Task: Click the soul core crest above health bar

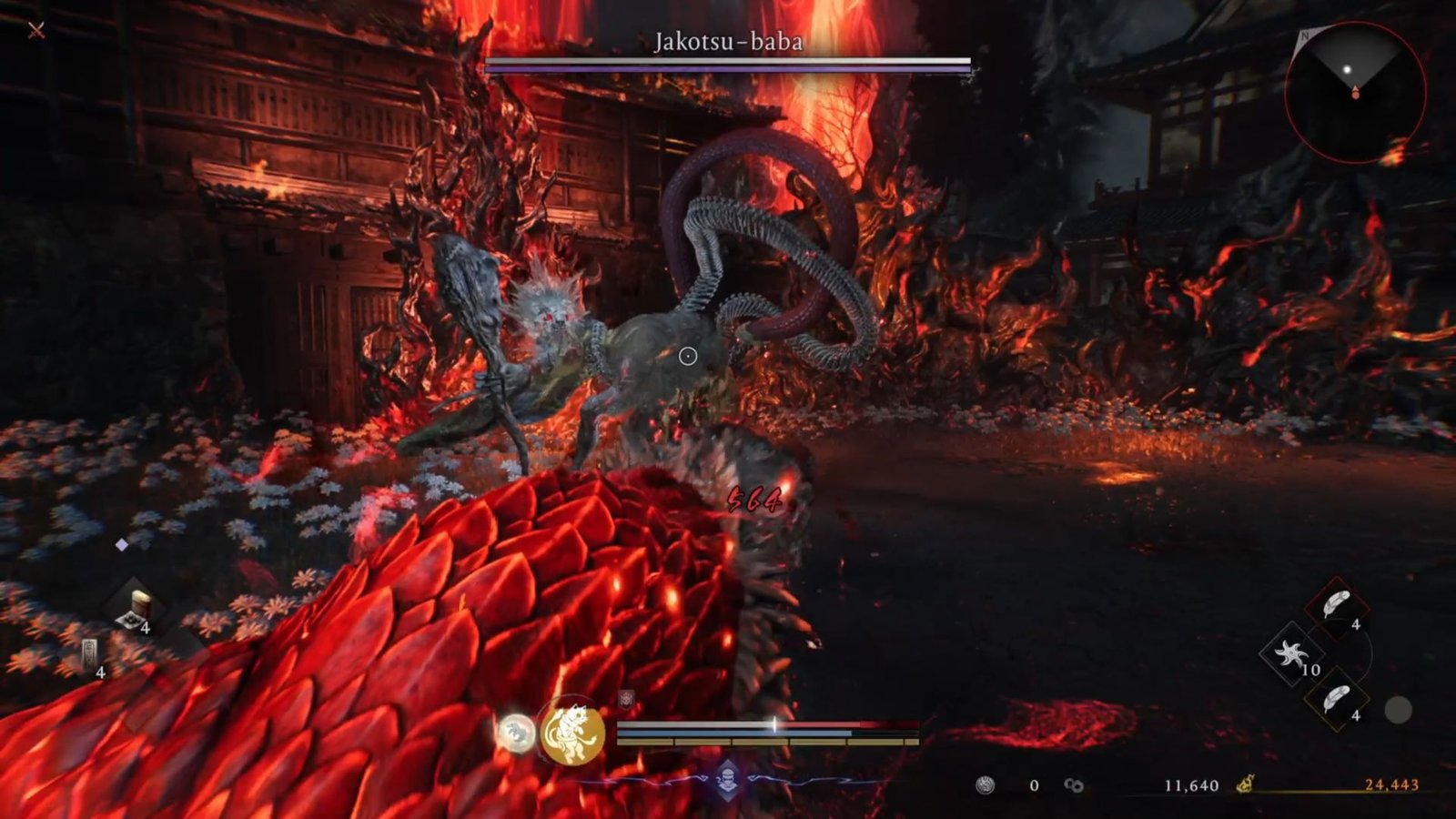Action: tap(625, 697)
